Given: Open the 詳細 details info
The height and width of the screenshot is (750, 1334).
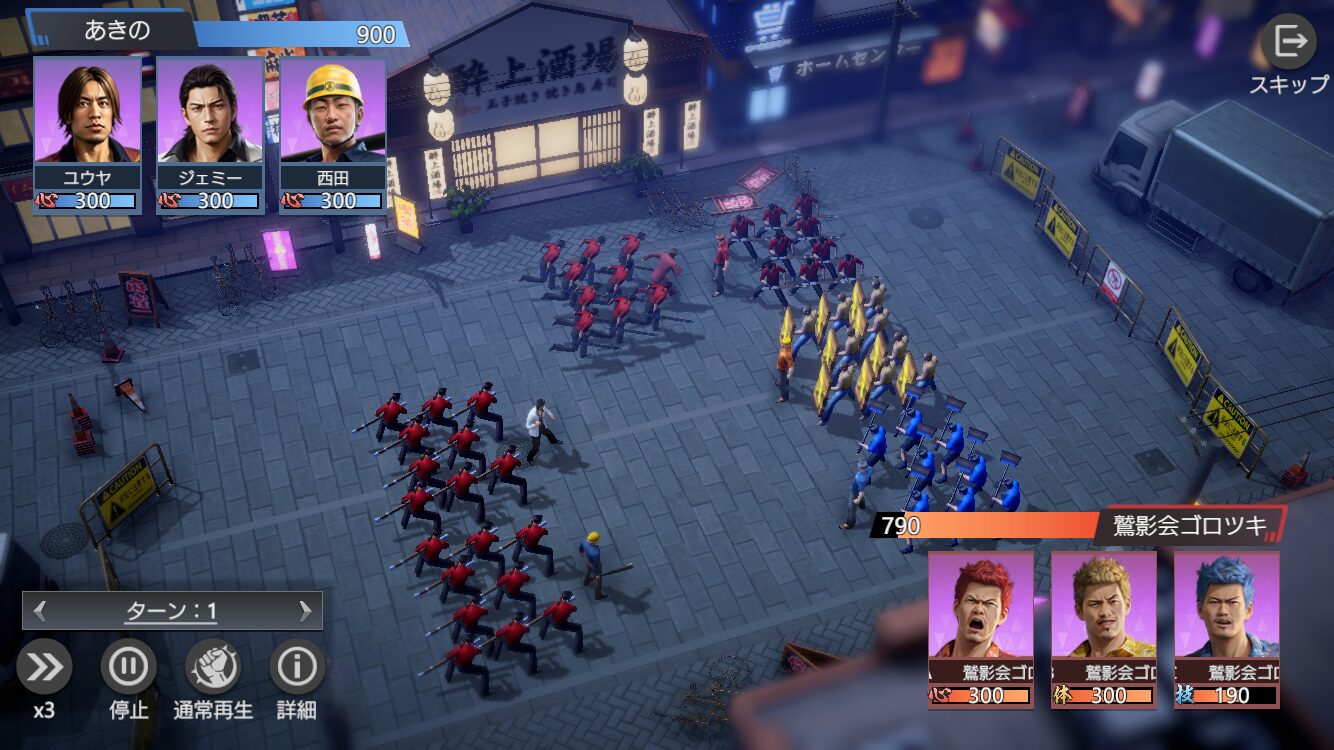Looking at the screenshot, I should [x=297, y=668].
